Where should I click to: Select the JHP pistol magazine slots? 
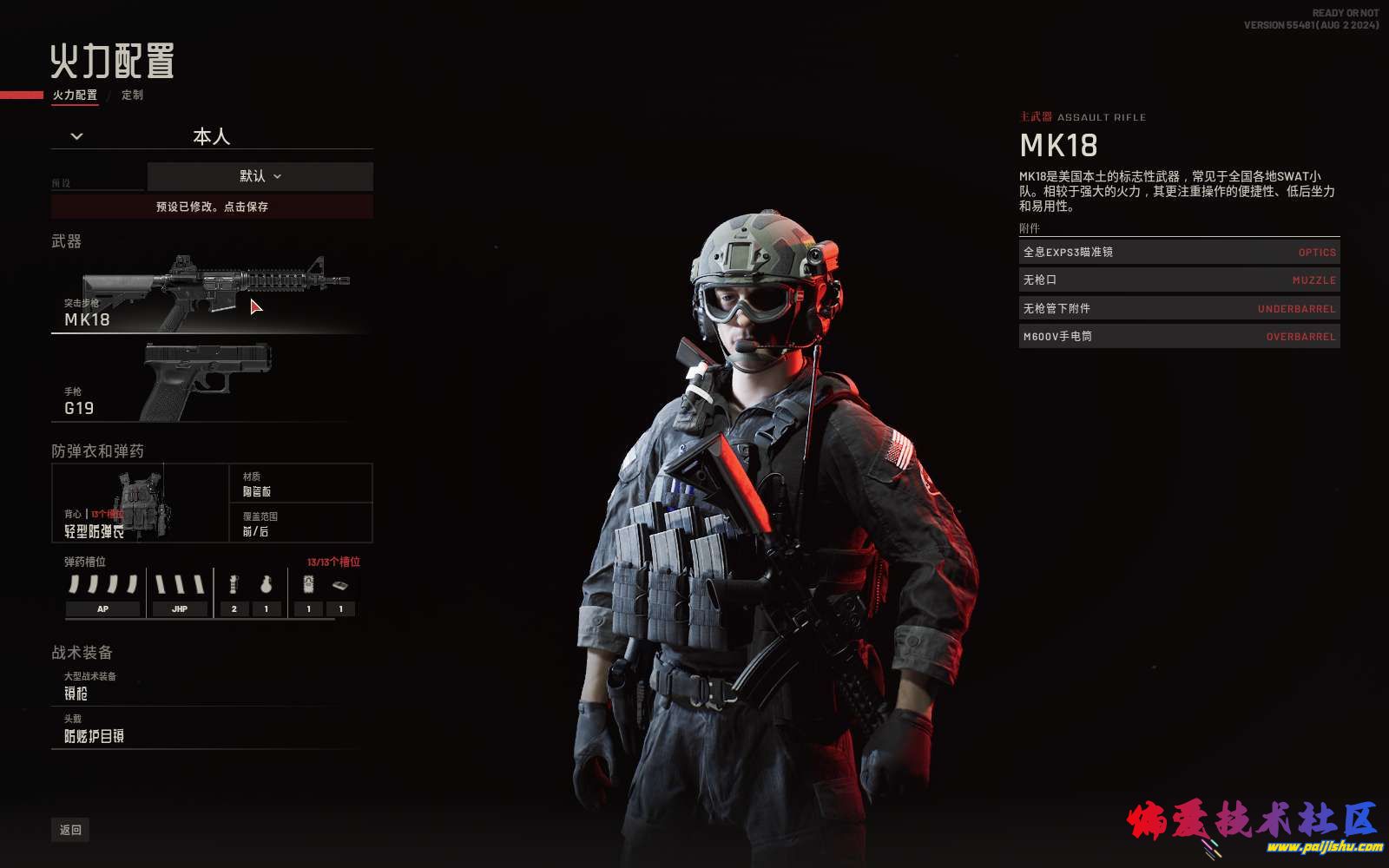(179, 594)
